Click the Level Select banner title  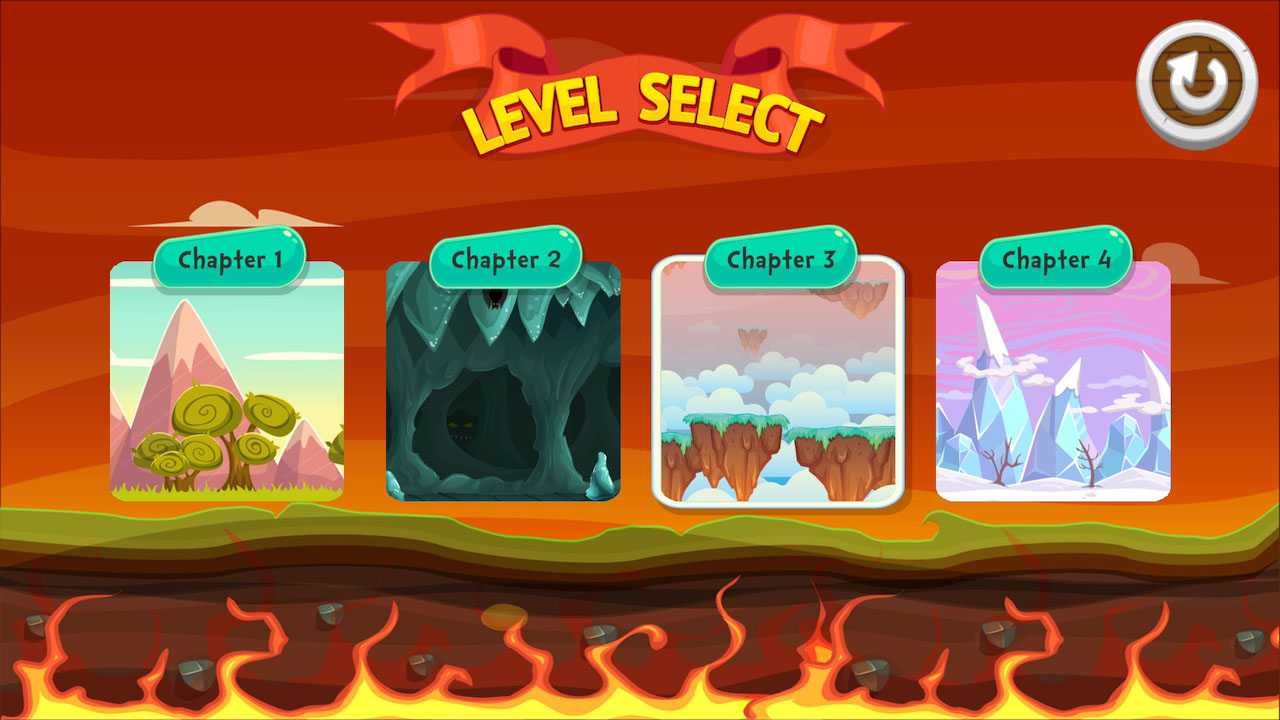640,110
